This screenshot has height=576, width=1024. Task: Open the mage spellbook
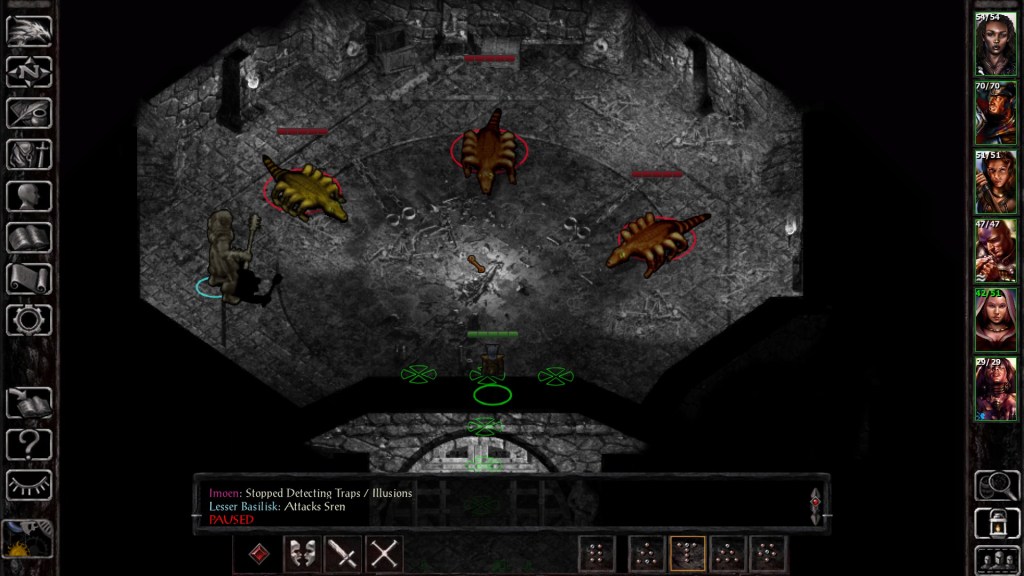coord(29,237)
